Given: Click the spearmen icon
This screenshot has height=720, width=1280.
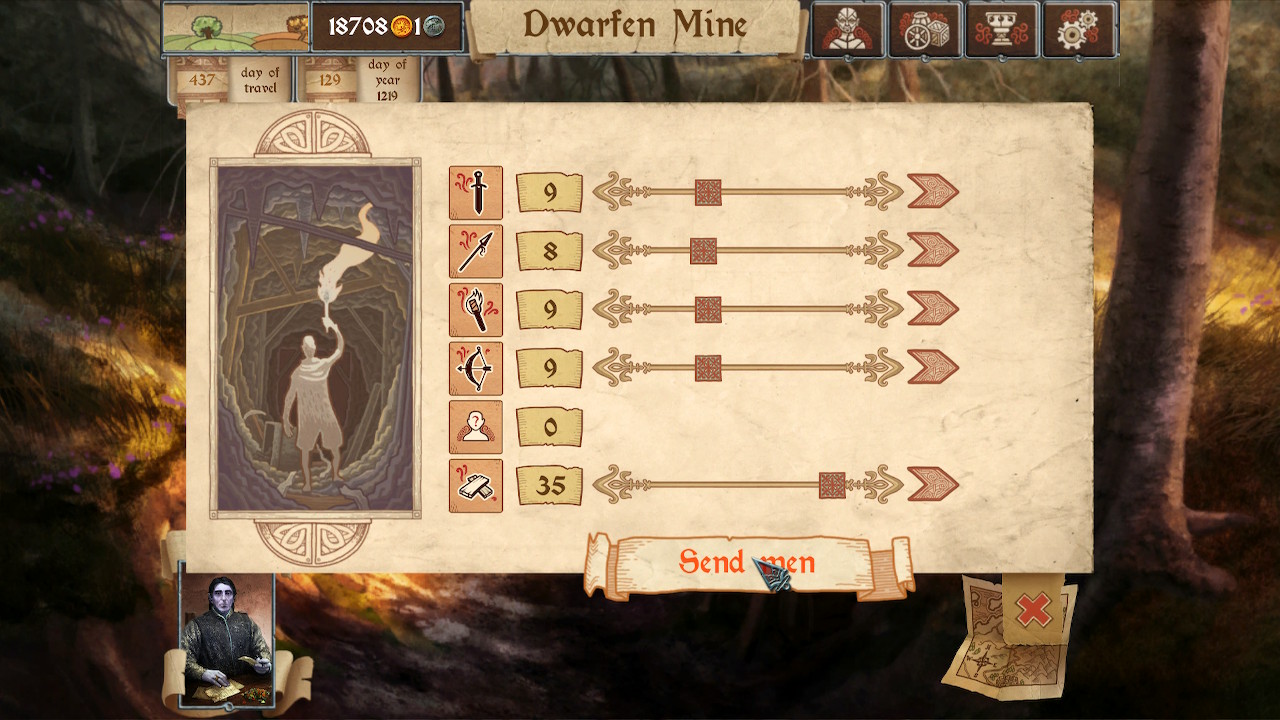Looking at the screenshot, I should [476, 250].
